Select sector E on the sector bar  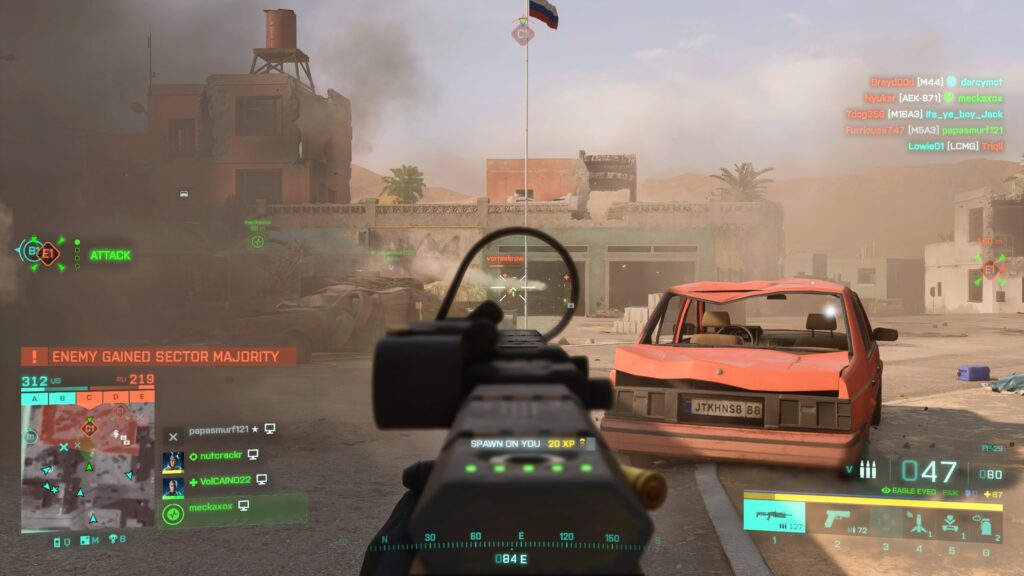tap(143, 397)
